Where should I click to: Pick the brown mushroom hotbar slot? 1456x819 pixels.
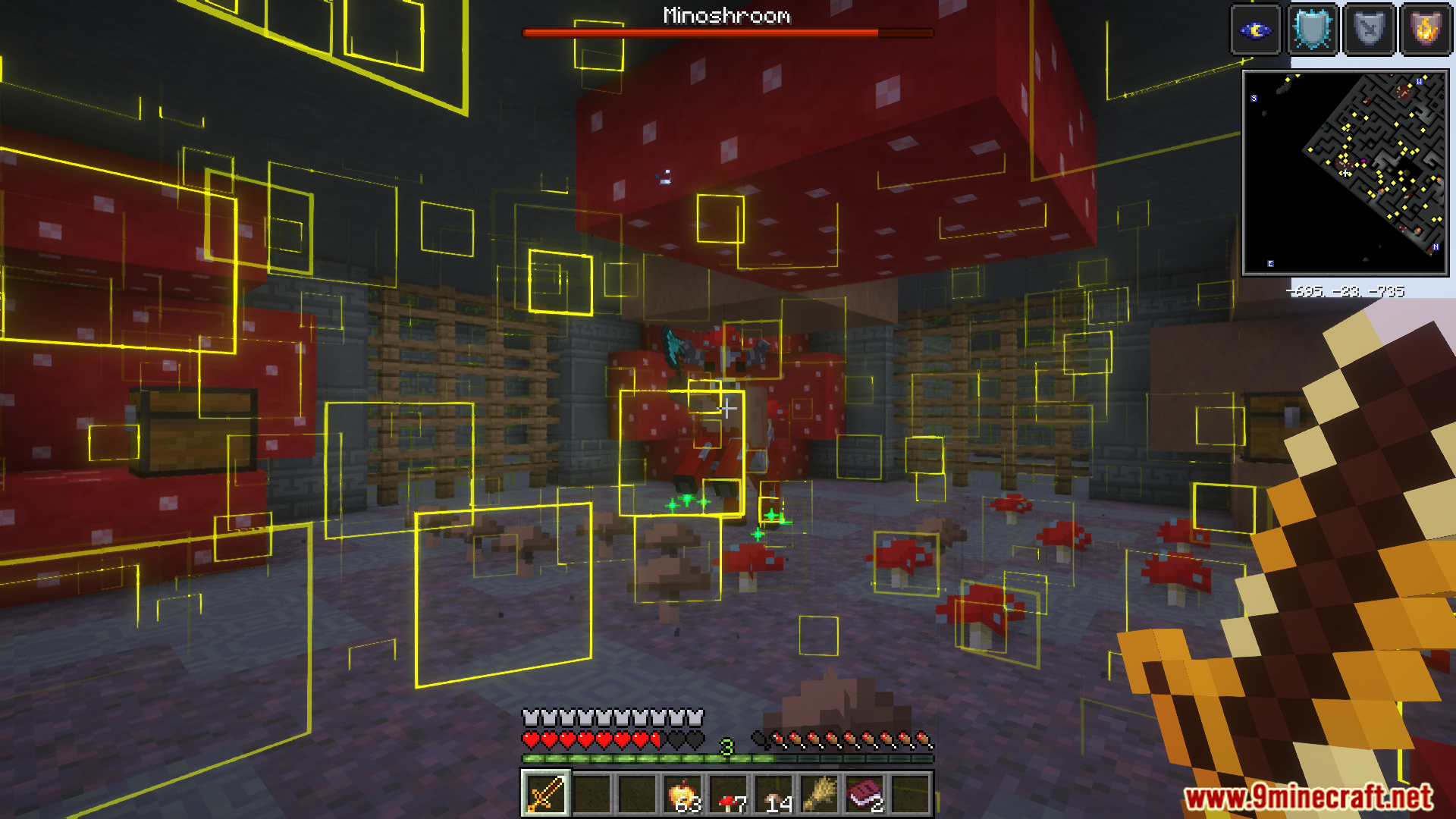[x=774, y=794]
